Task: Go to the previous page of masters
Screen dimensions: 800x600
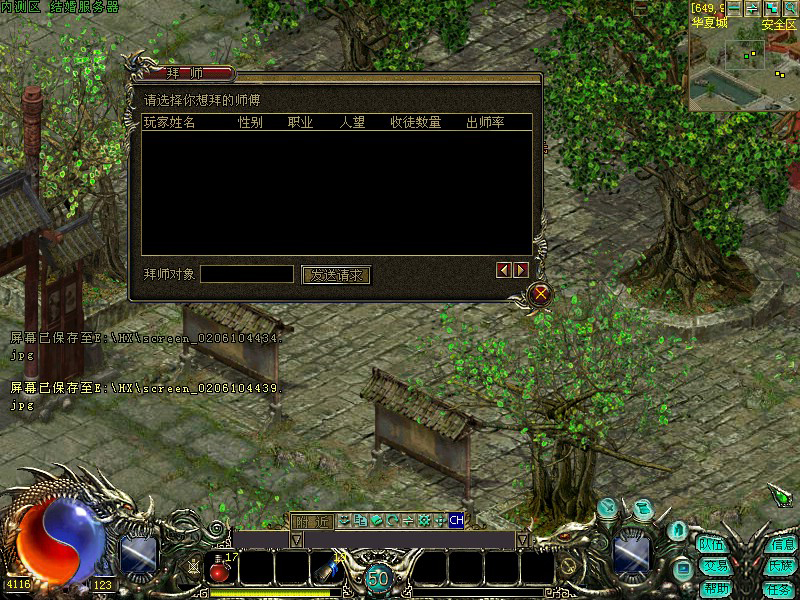Action: click(504, 270)
